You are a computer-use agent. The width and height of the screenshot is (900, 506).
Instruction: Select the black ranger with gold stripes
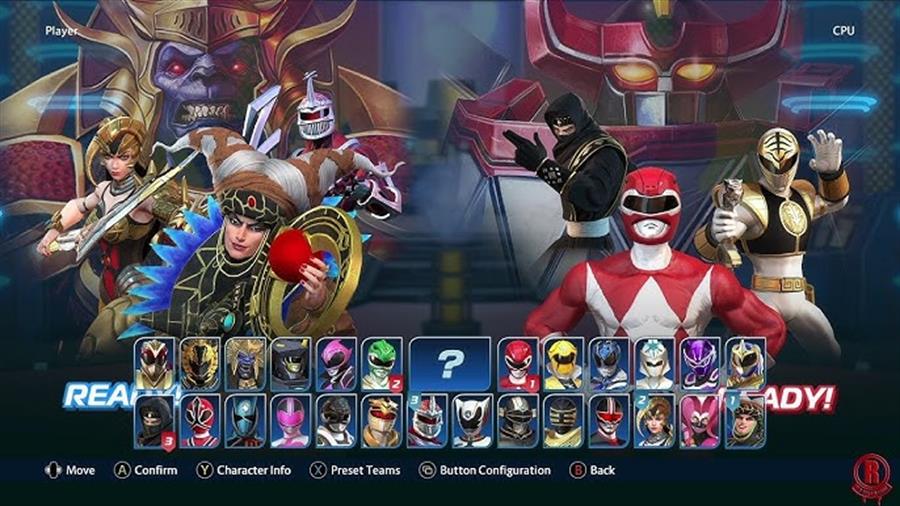(563, 421)
